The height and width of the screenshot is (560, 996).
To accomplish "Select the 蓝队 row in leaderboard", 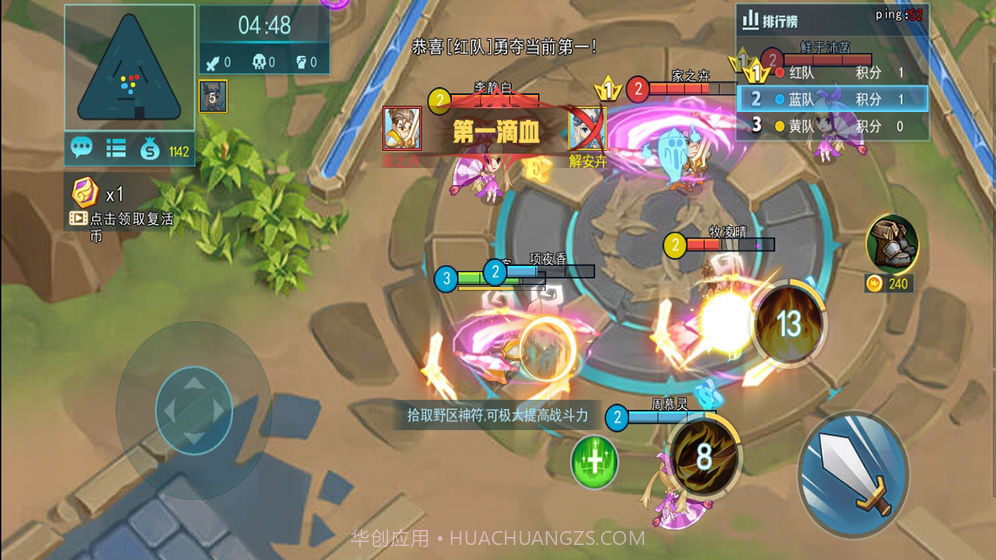I will (832, 99).
